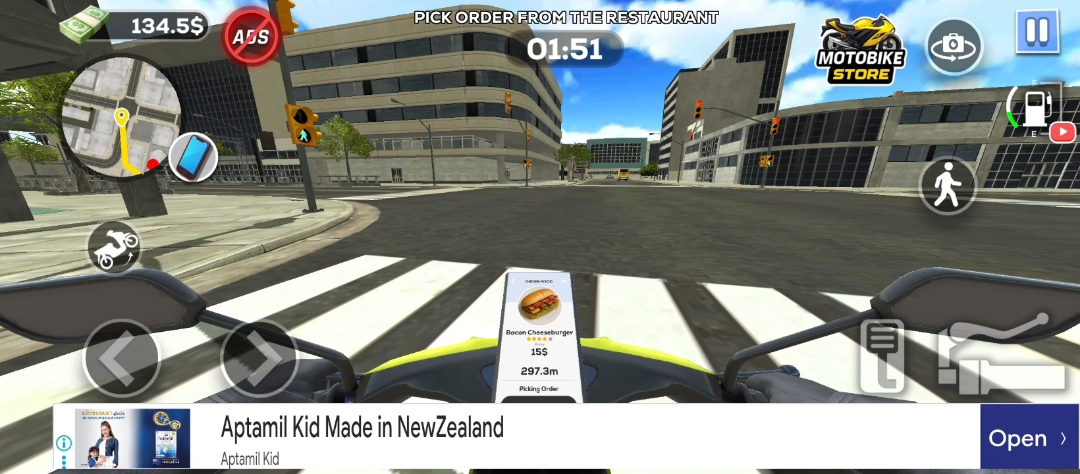Open the smartphone icon beside minimap

pyautogui.click(x=193, y=157)
